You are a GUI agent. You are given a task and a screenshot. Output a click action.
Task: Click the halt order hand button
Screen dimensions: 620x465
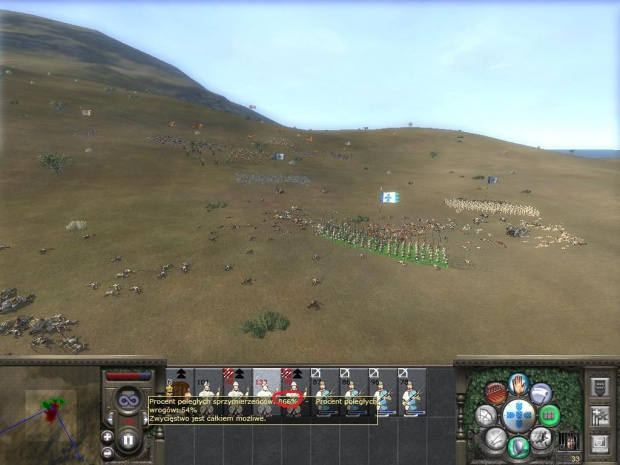(x=518, y=385)
